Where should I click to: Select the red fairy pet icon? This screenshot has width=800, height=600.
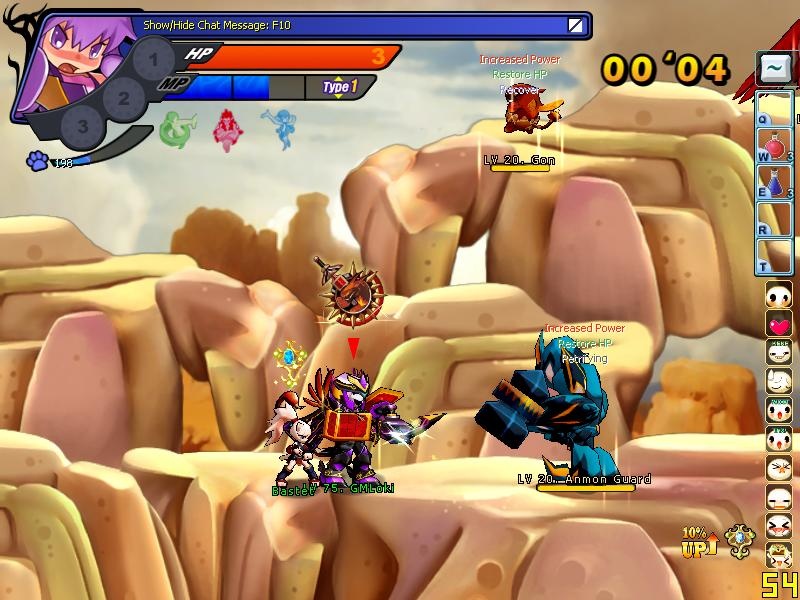(x=228, y=130)
